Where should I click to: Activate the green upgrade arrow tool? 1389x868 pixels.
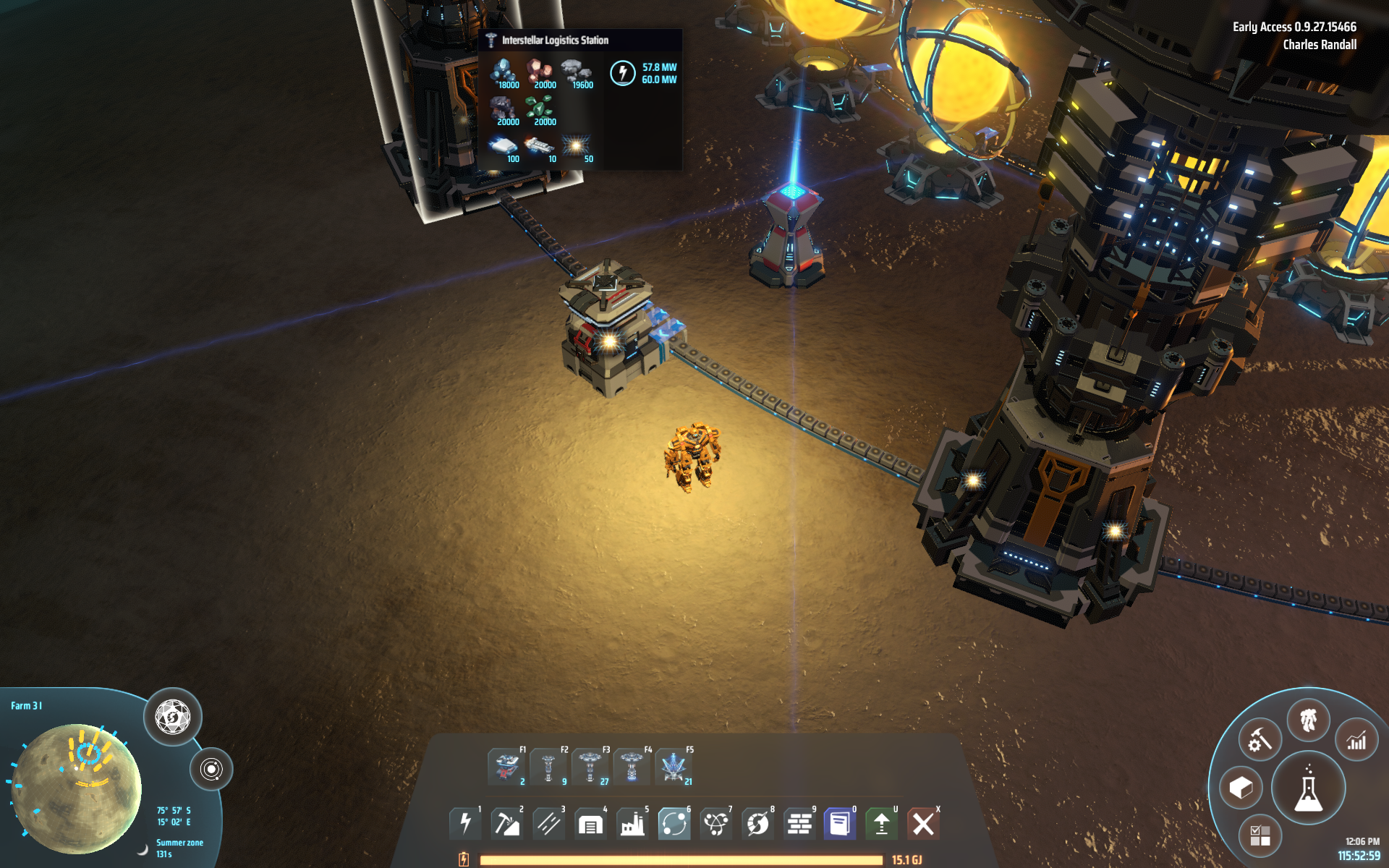pos(881,823)
